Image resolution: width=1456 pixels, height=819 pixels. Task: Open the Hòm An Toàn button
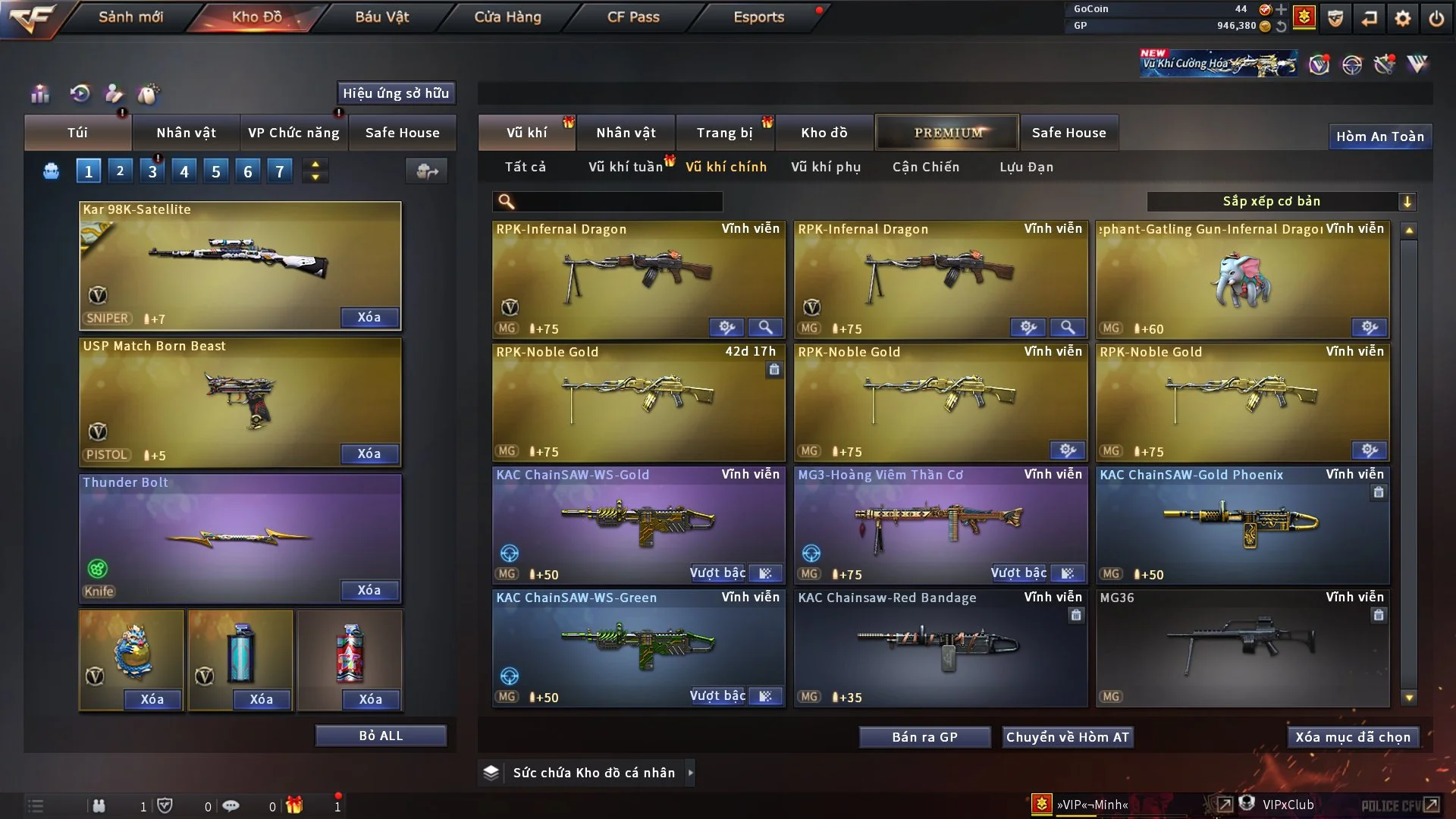click(x=1379, y=136)
